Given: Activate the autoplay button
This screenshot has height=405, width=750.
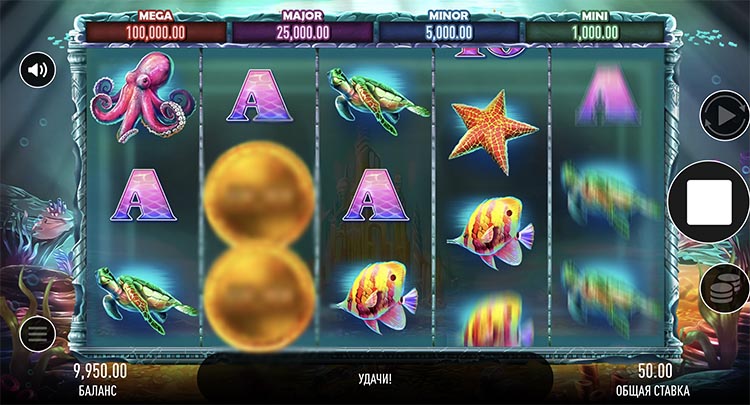Looking at the screenshot, I should click(723, 115).
